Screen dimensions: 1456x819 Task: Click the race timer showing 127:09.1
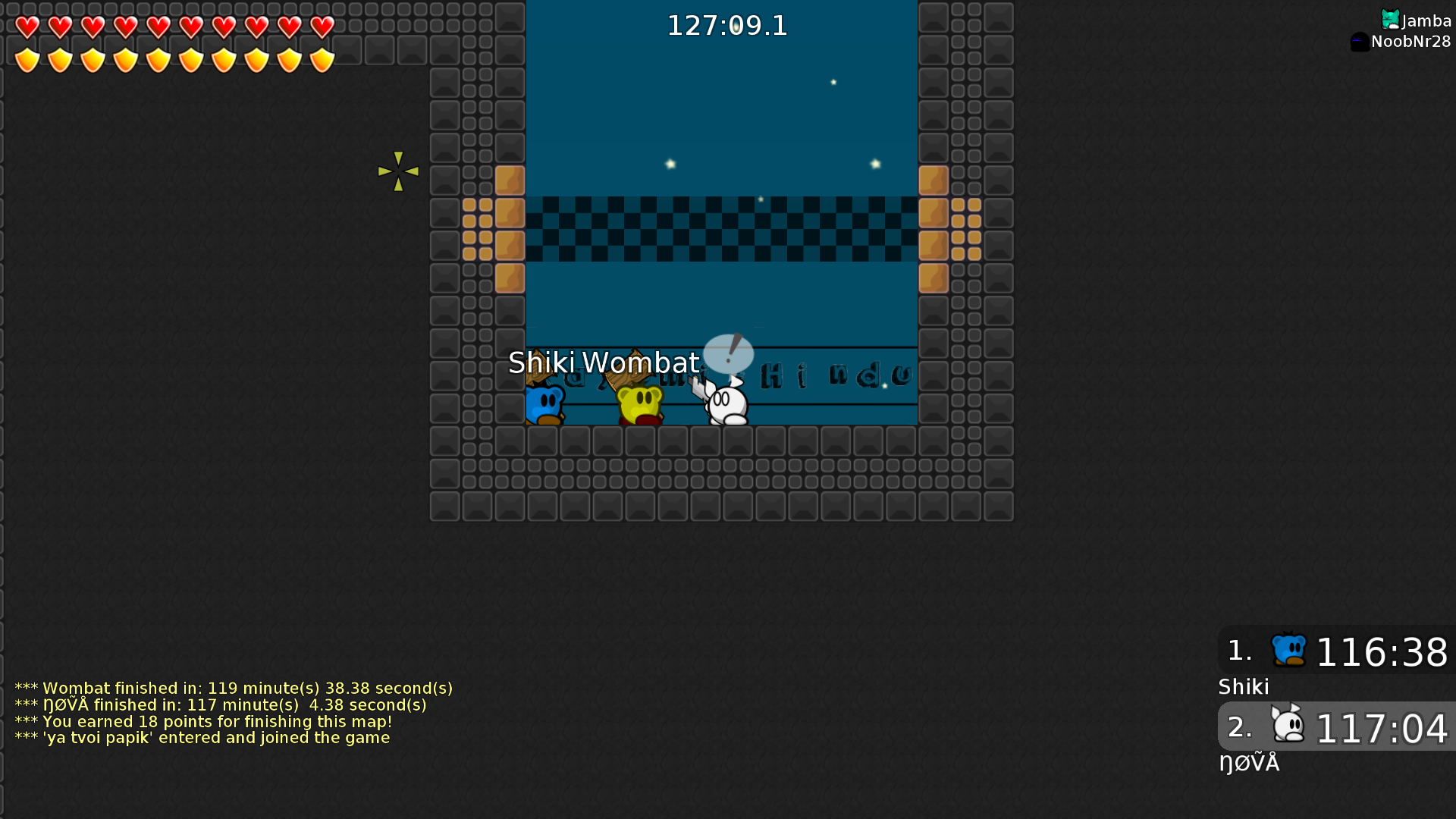(727, 25)
